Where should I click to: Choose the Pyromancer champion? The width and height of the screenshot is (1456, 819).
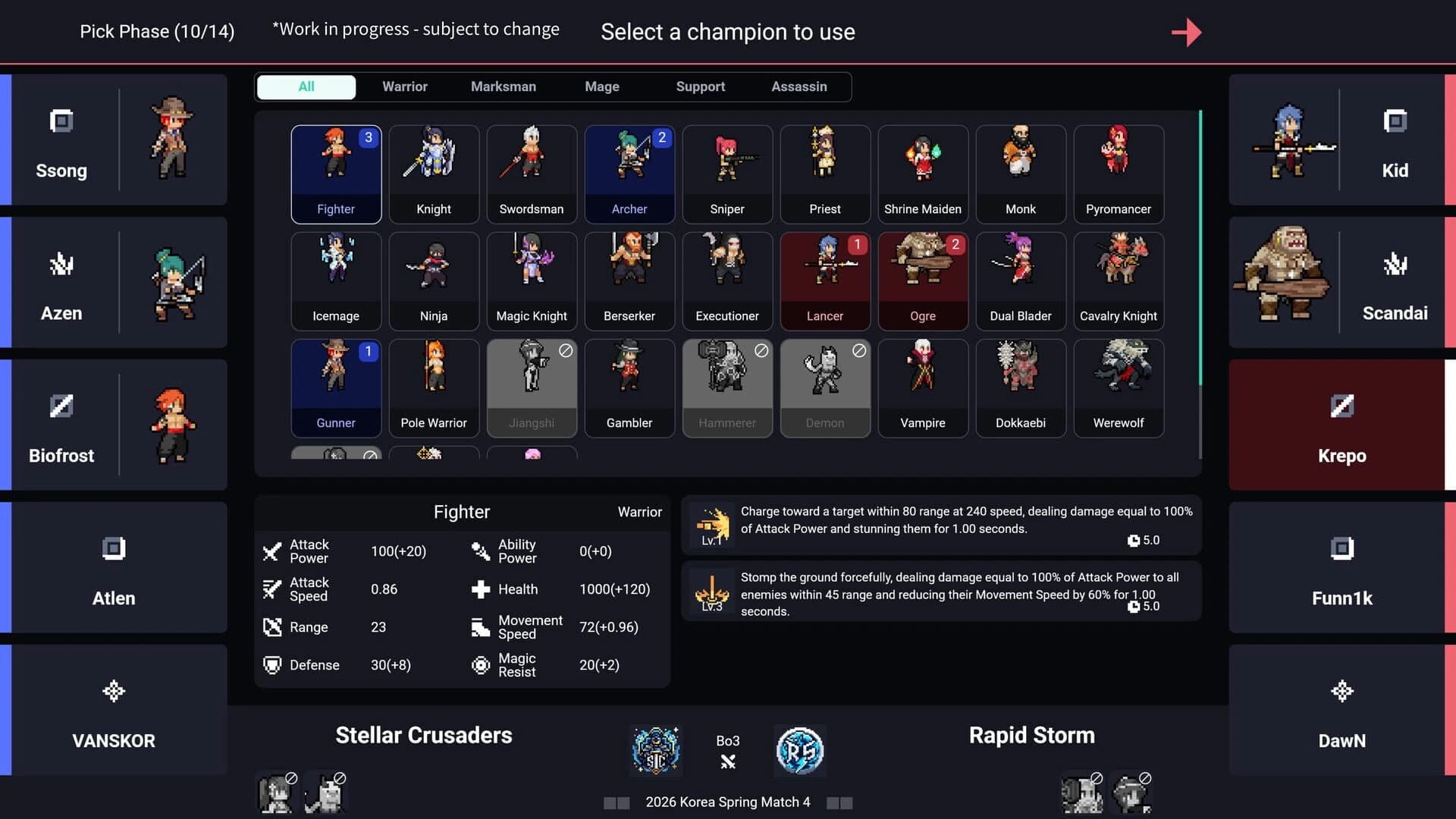[1118, 174]
